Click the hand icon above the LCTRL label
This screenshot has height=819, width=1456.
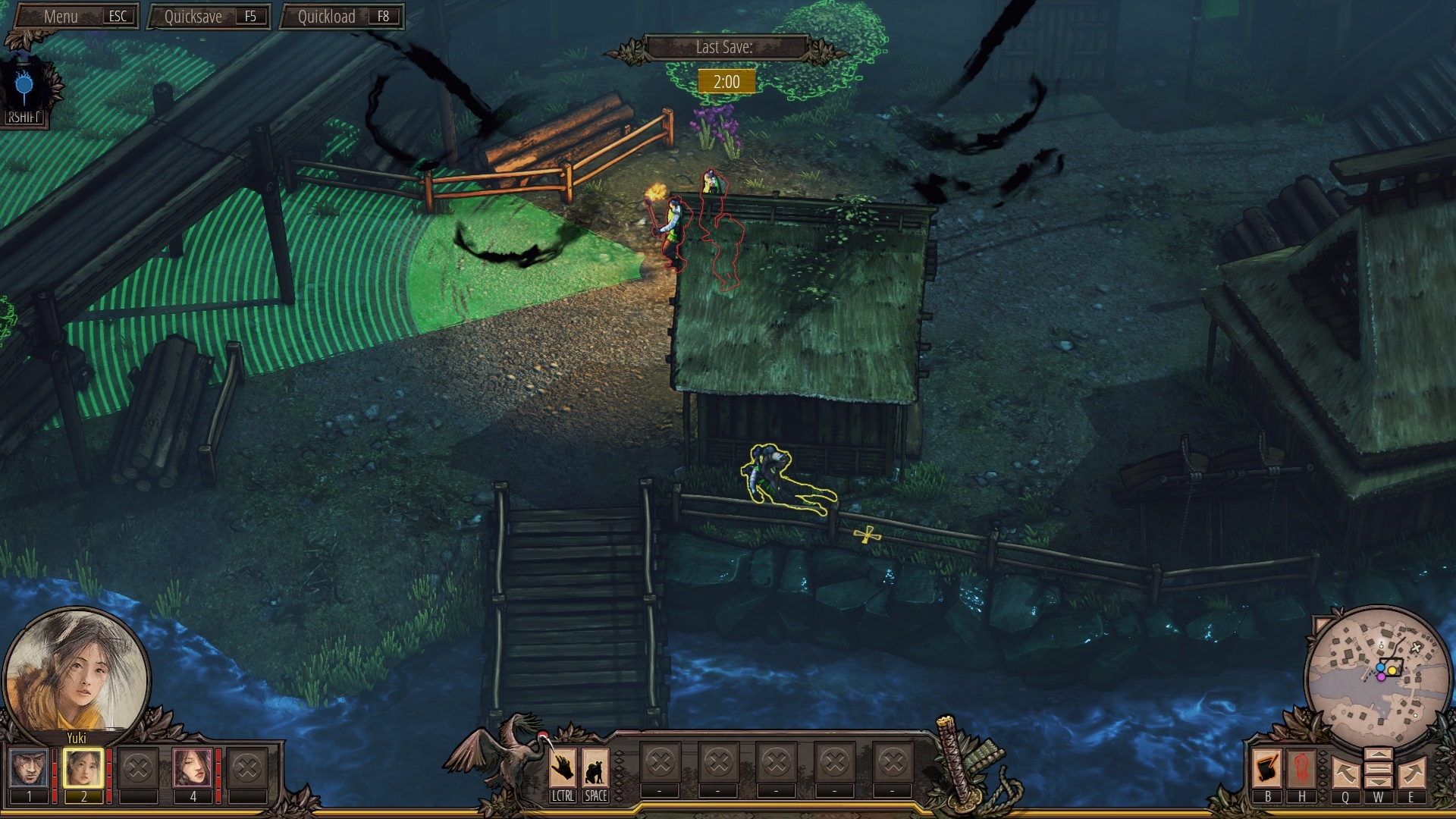click(x=563, y=766)
